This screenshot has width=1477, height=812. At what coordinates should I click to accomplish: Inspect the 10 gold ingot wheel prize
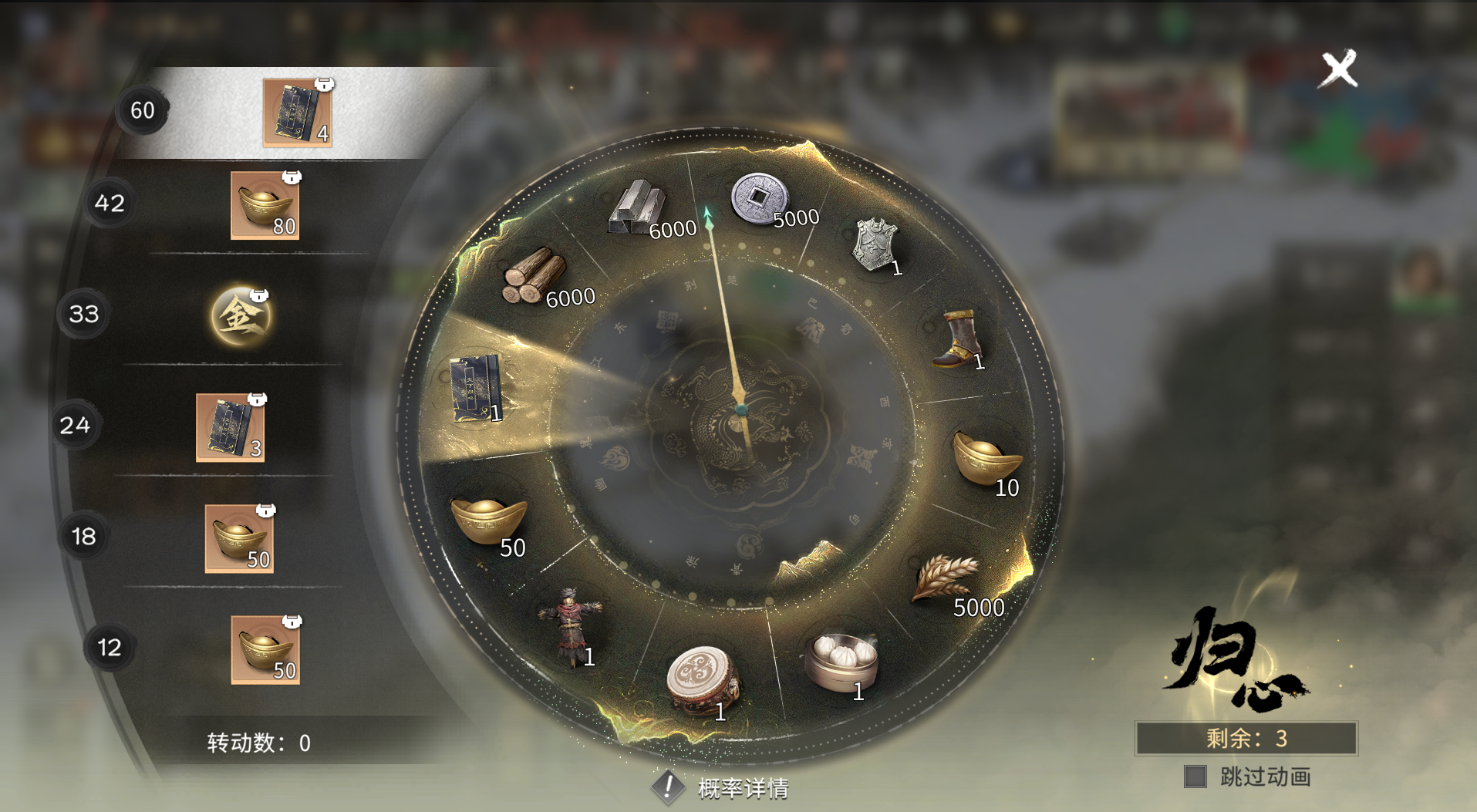[986, 460]
